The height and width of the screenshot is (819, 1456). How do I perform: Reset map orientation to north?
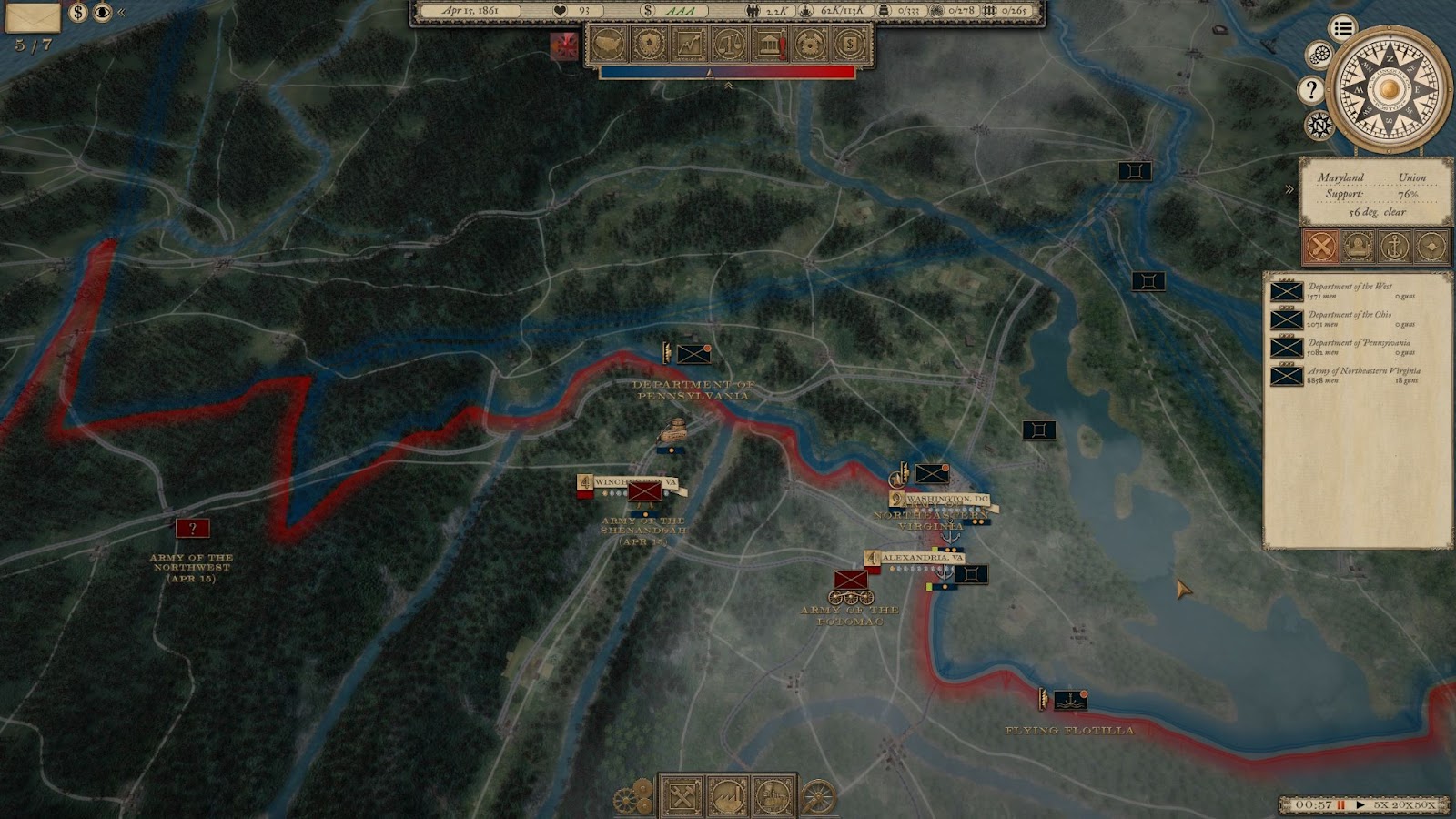pos(1319,125)
